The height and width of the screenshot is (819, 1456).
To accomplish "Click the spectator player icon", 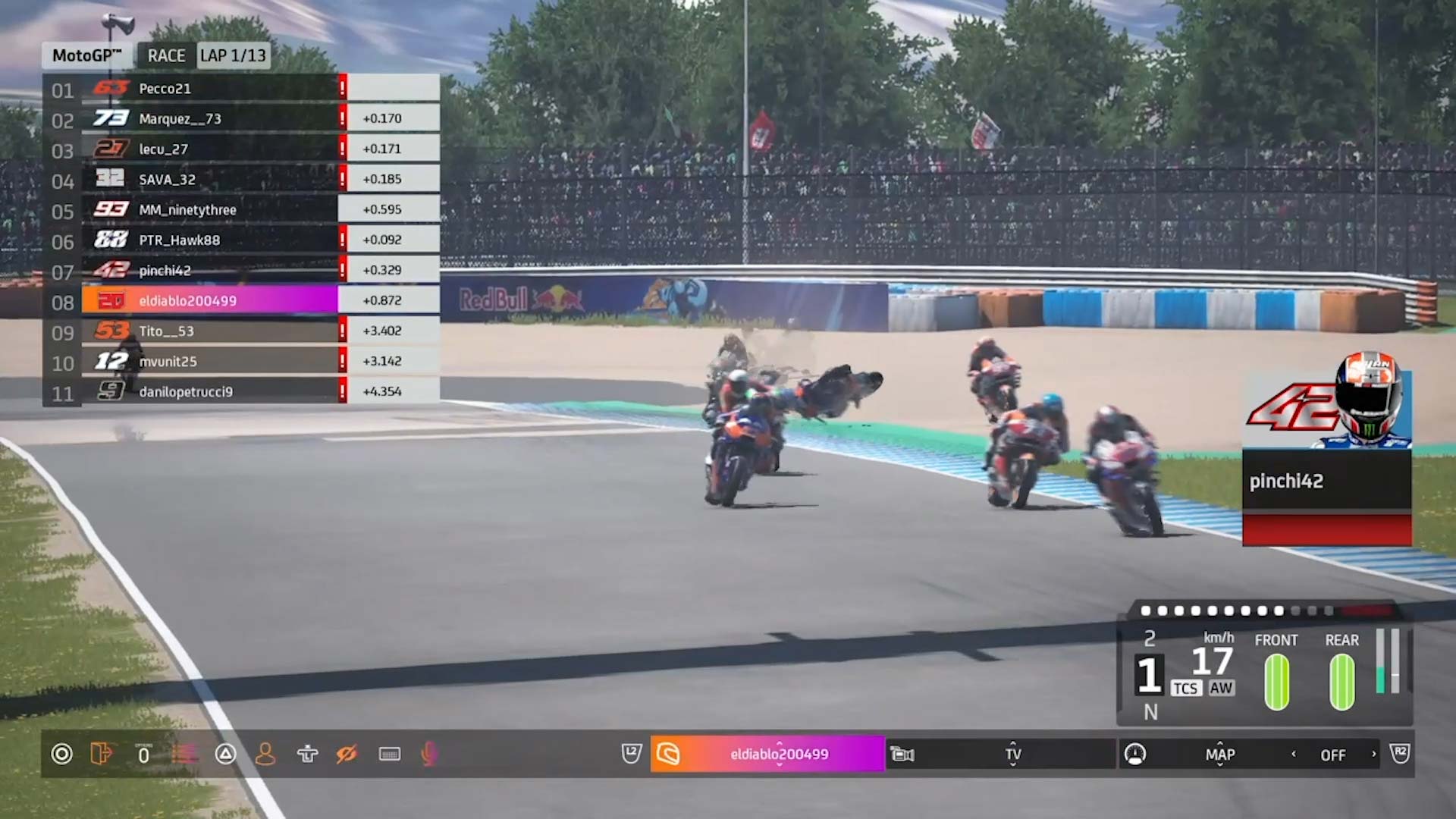I will tap(265, 755).
